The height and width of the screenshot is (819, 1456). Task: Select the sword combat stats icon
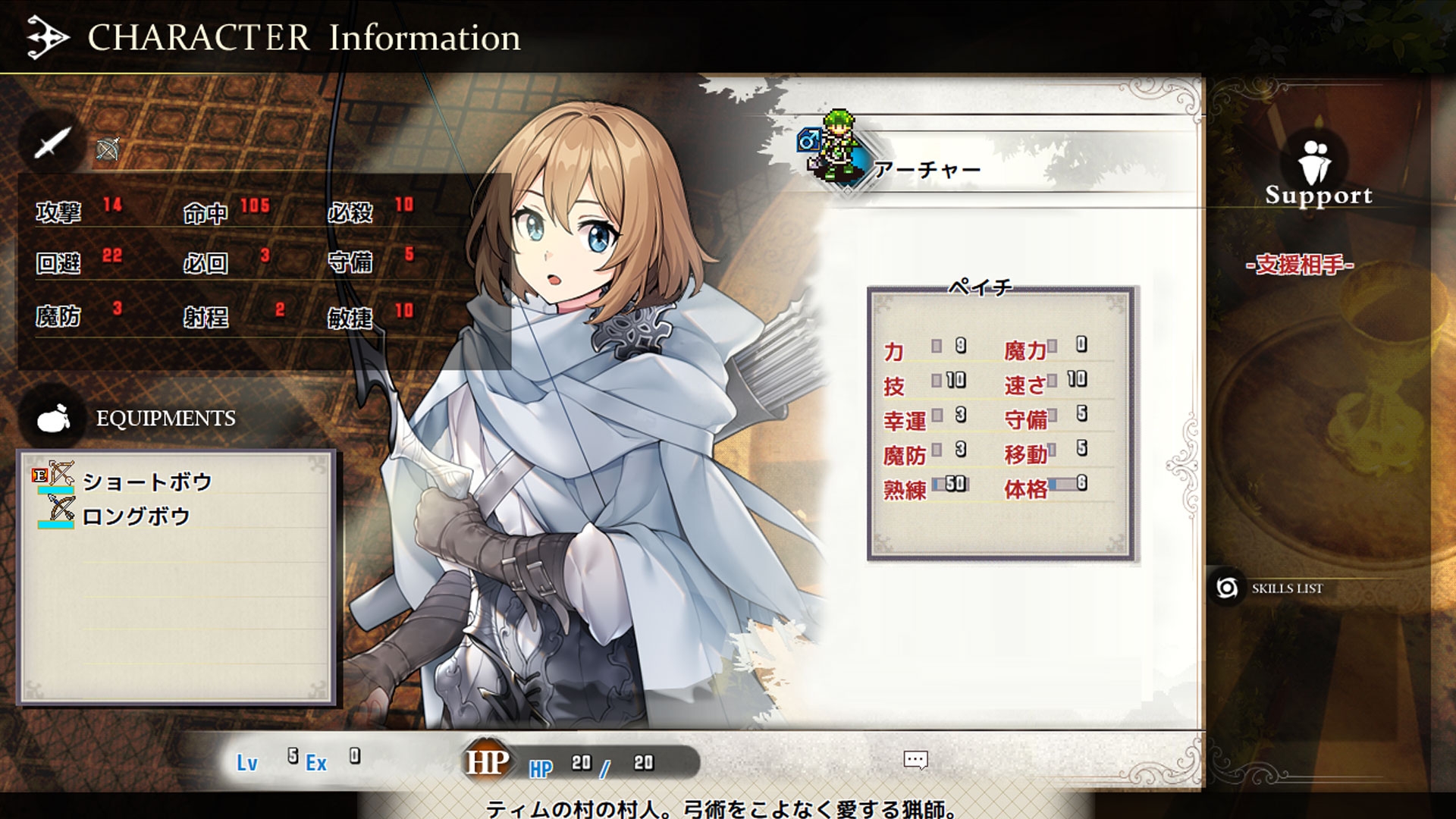click(x=52, y=143)
